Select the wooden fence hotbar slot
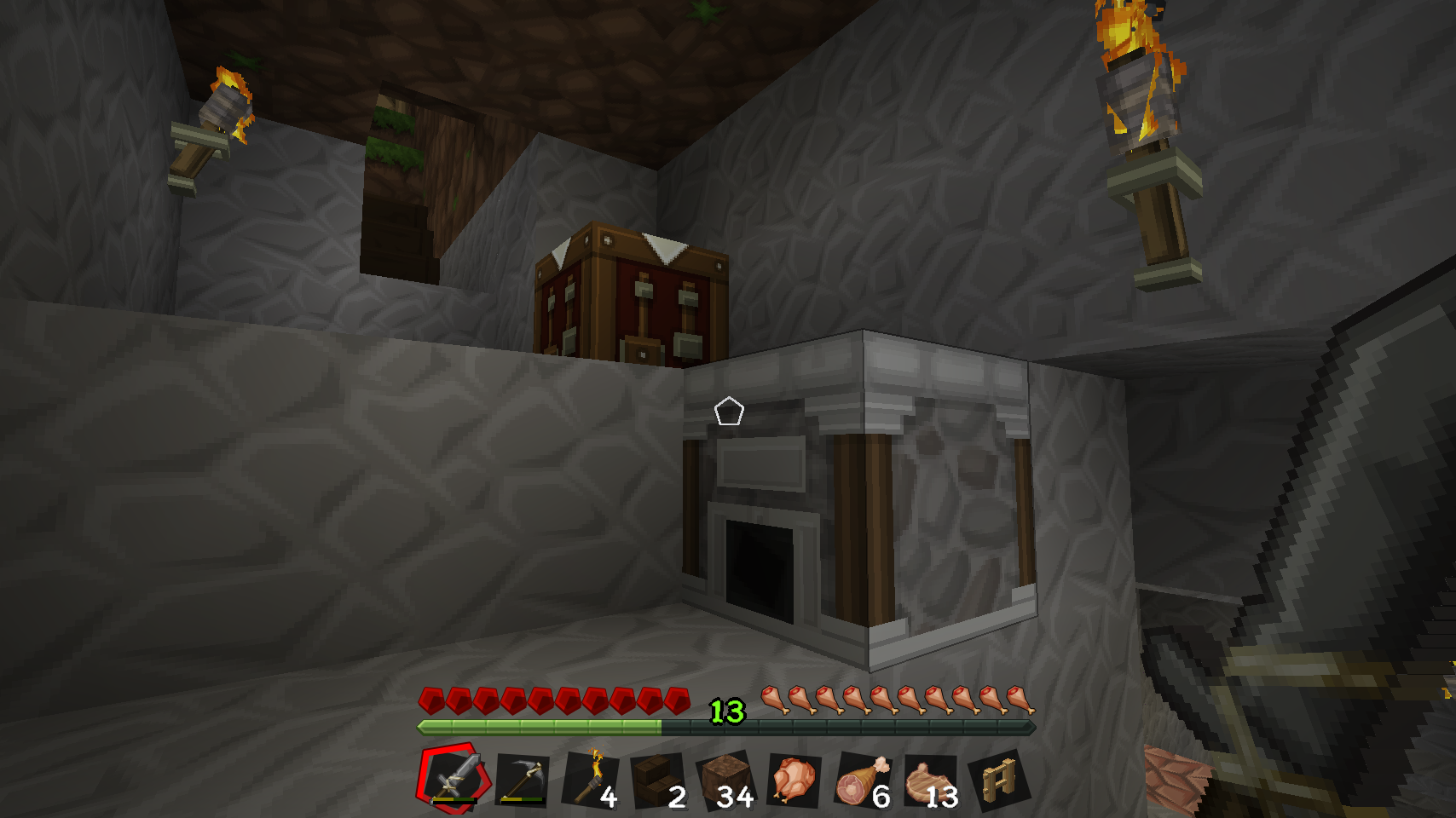The height and width of the screenshot is (818, 1456). click(x=998, y=780)
